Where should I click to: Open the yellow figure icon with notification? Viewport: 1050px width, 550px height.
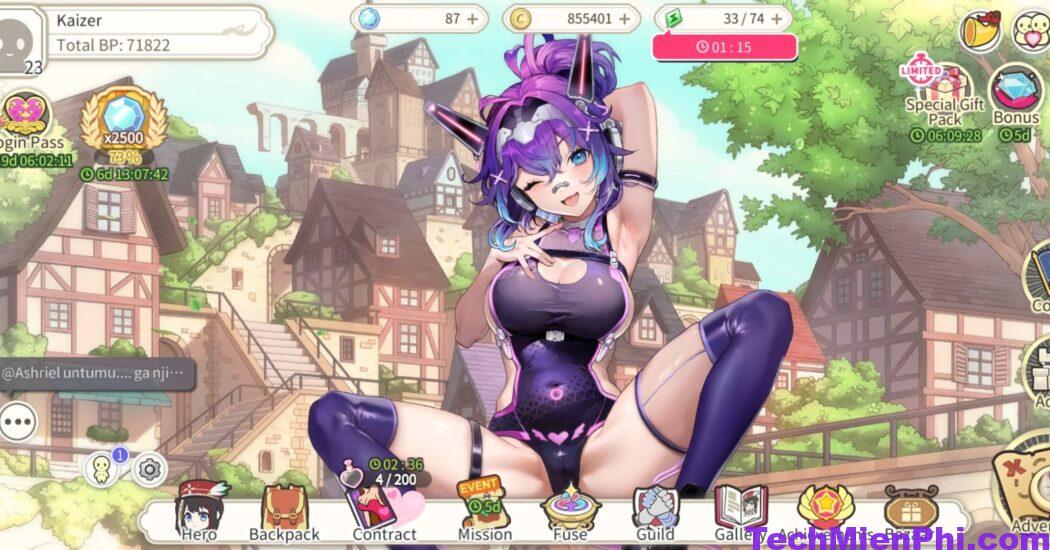tap(102, 467)
